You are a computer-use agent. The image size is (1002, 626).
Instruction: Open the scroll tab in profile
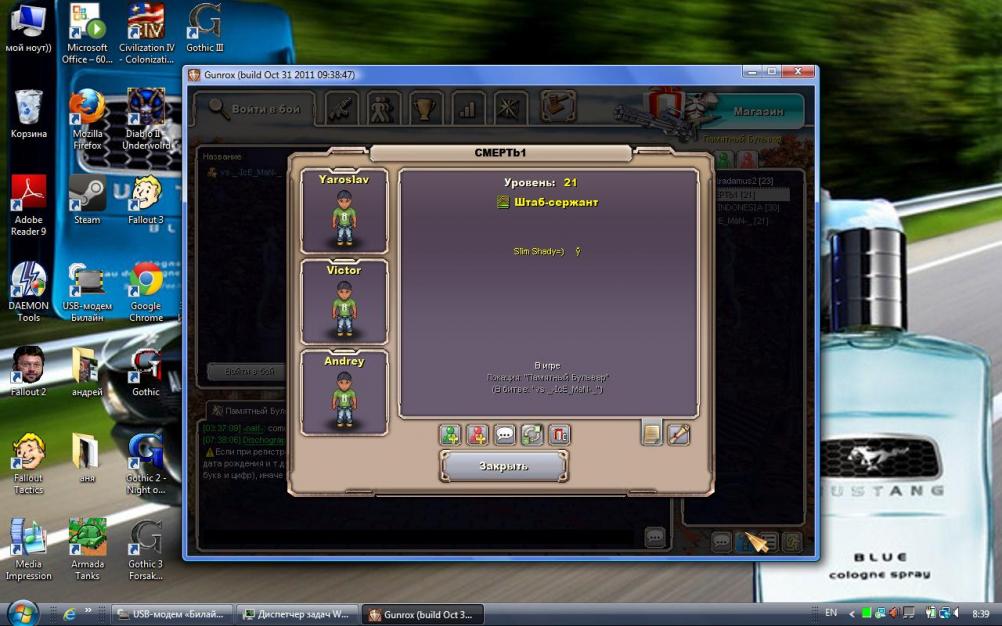[x=679, y=433]
